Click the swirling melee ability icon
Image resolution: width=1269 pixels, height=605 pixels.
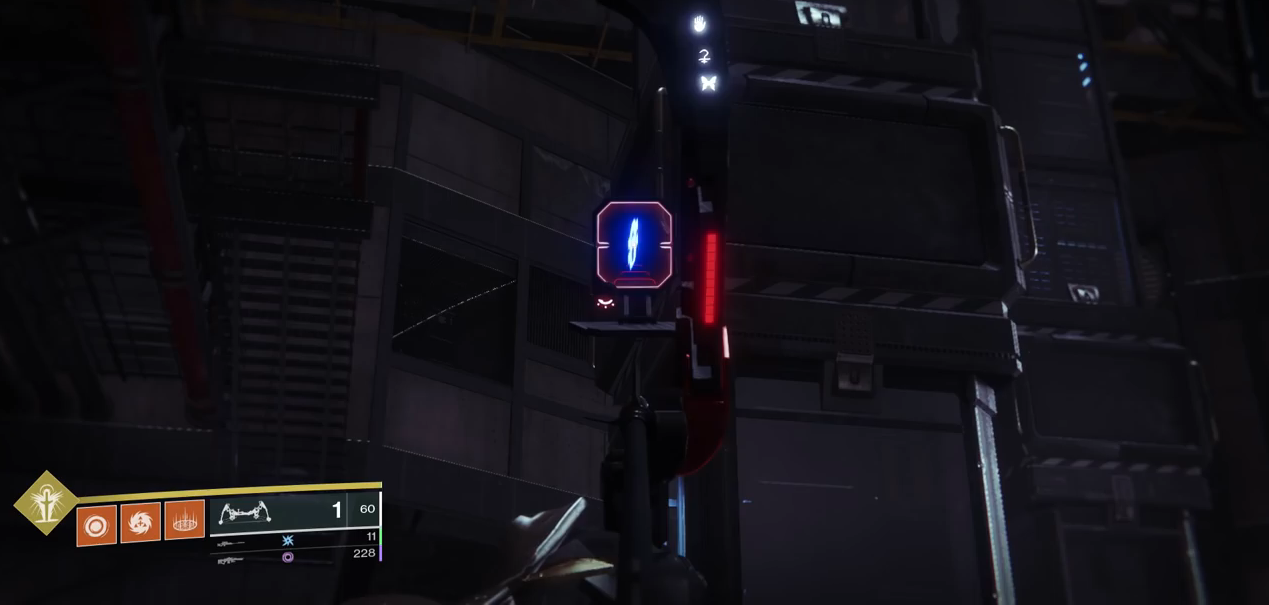point(140,523)
